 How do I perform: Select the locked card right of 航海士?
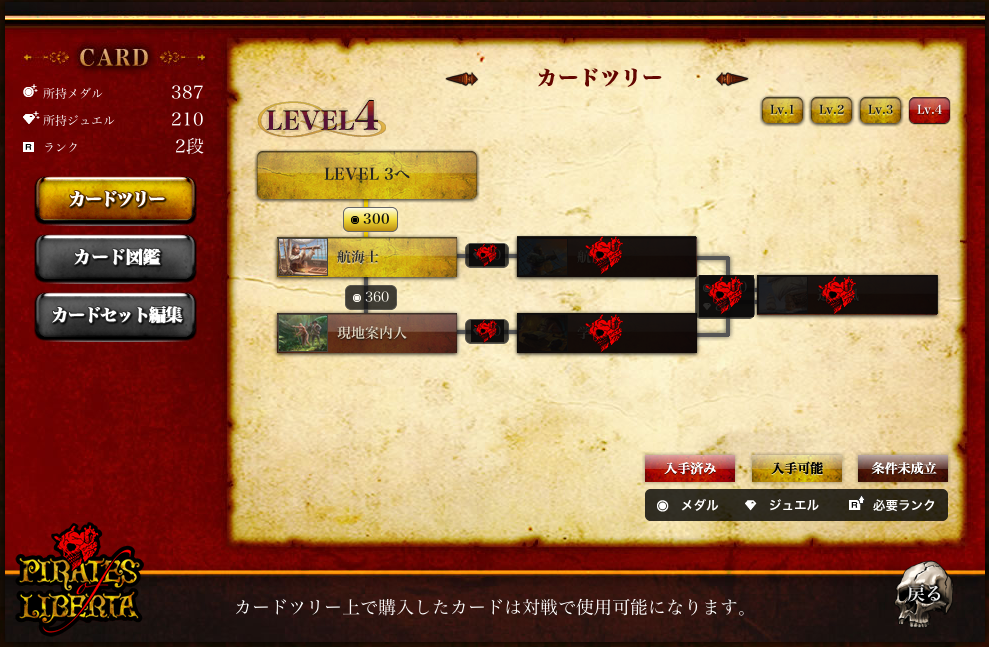pyautogui.click(x=606, y=257)
